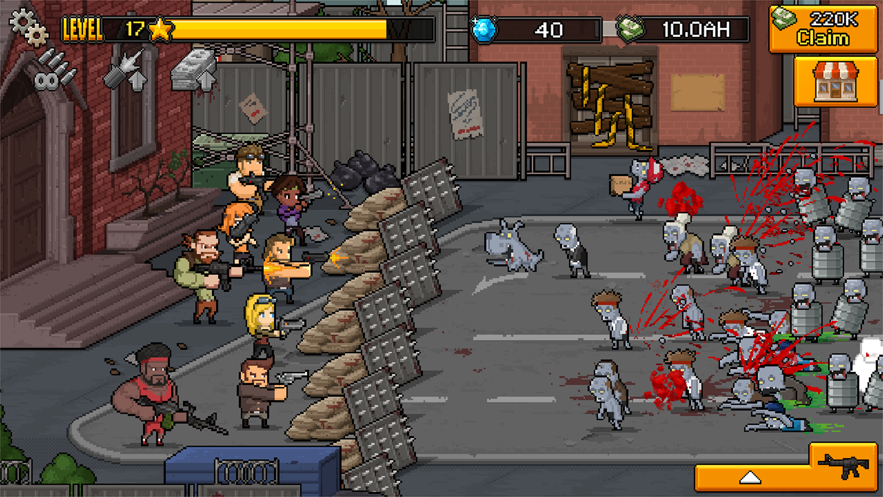Activate the cash stack boost icon

click(194, 69)
